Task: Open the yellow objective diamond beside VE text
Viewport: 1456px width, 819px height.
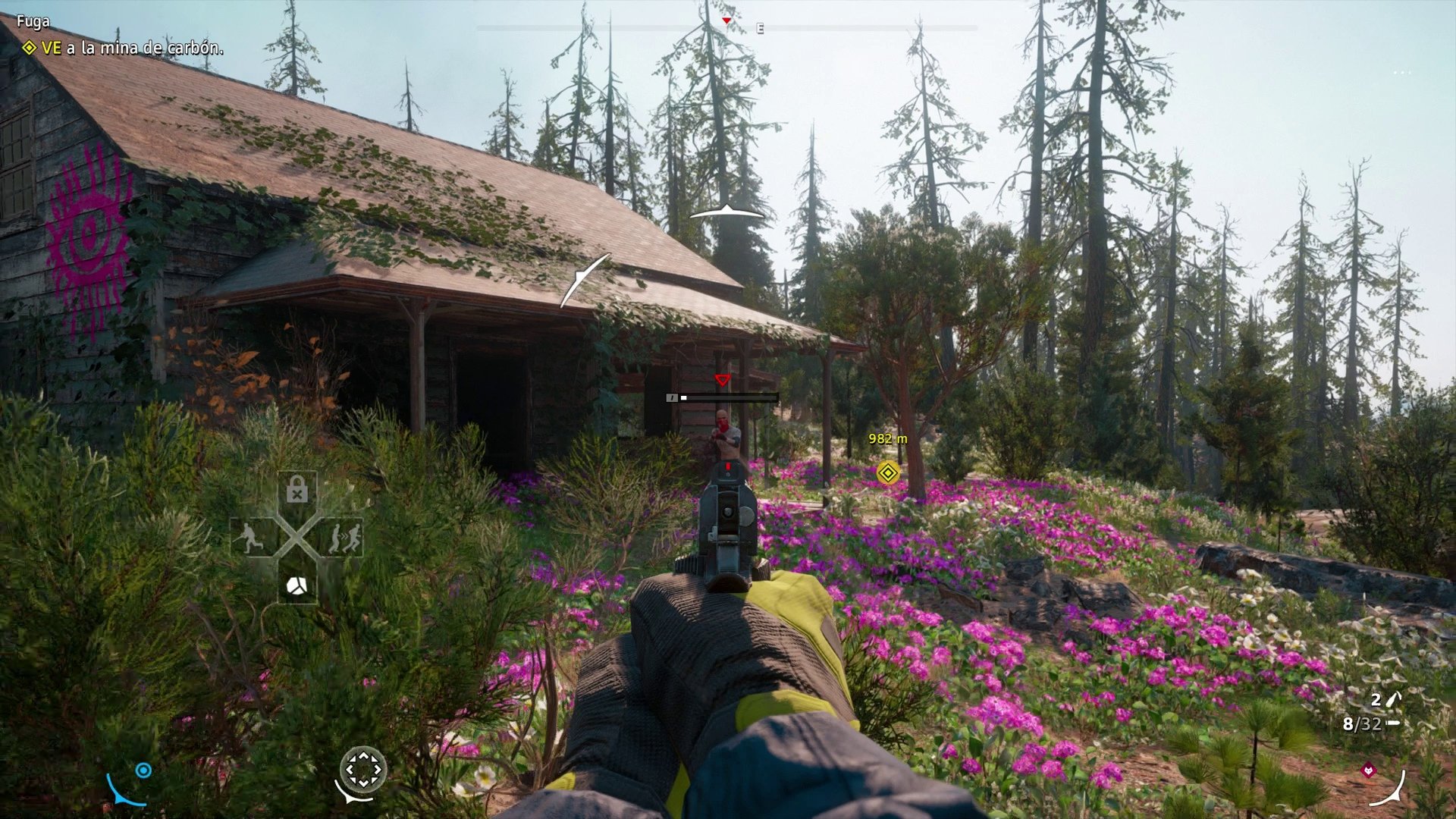Action: click(x=30, y=47)
